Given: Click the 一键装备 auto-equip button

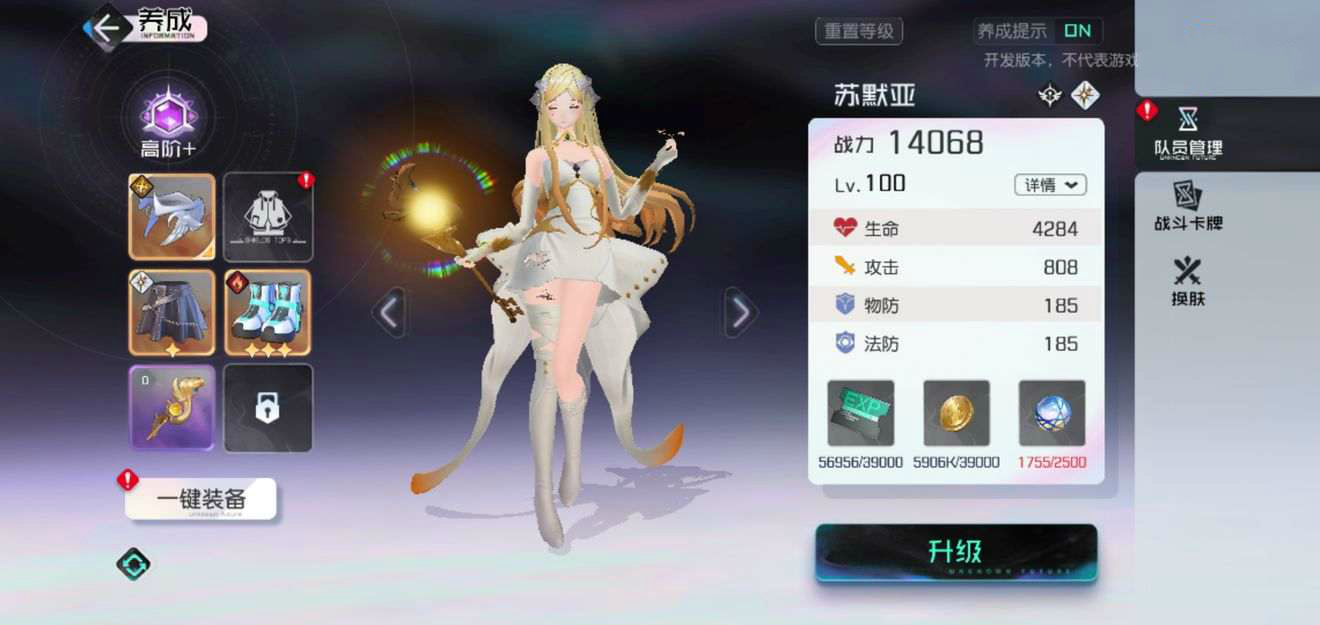Looking at the screenshot, I should pyautogui.click(x=201, y=498).
